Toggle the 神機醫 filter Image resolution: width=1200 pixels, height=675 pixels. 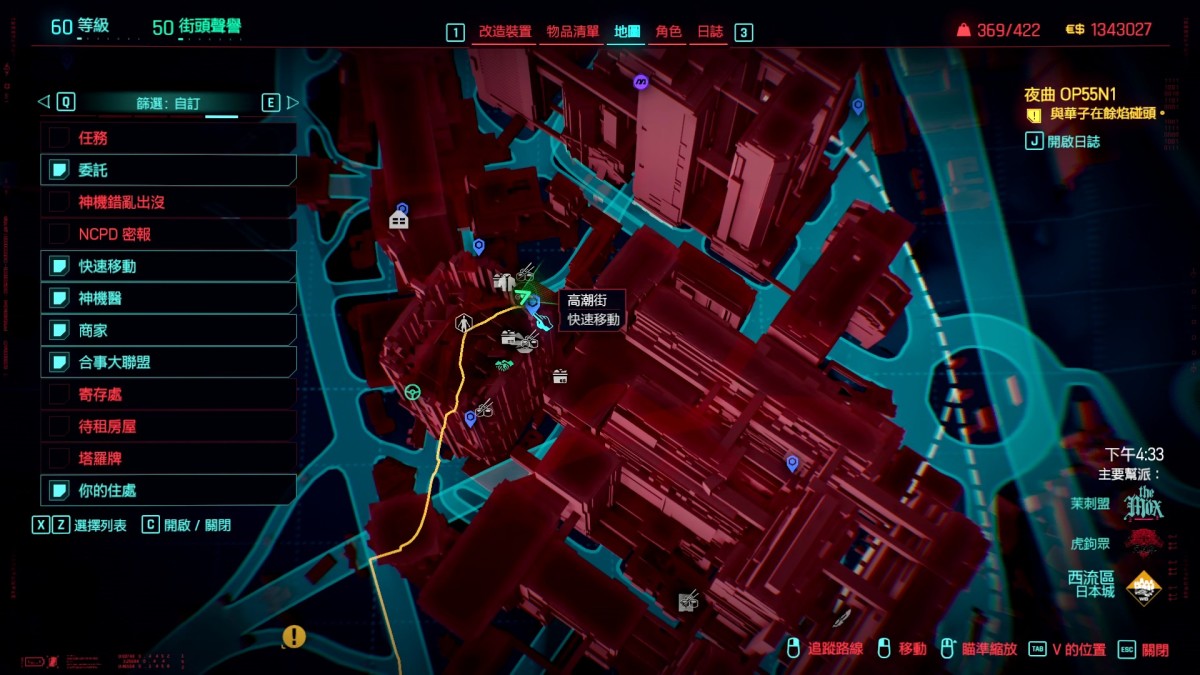coord(168,298)
